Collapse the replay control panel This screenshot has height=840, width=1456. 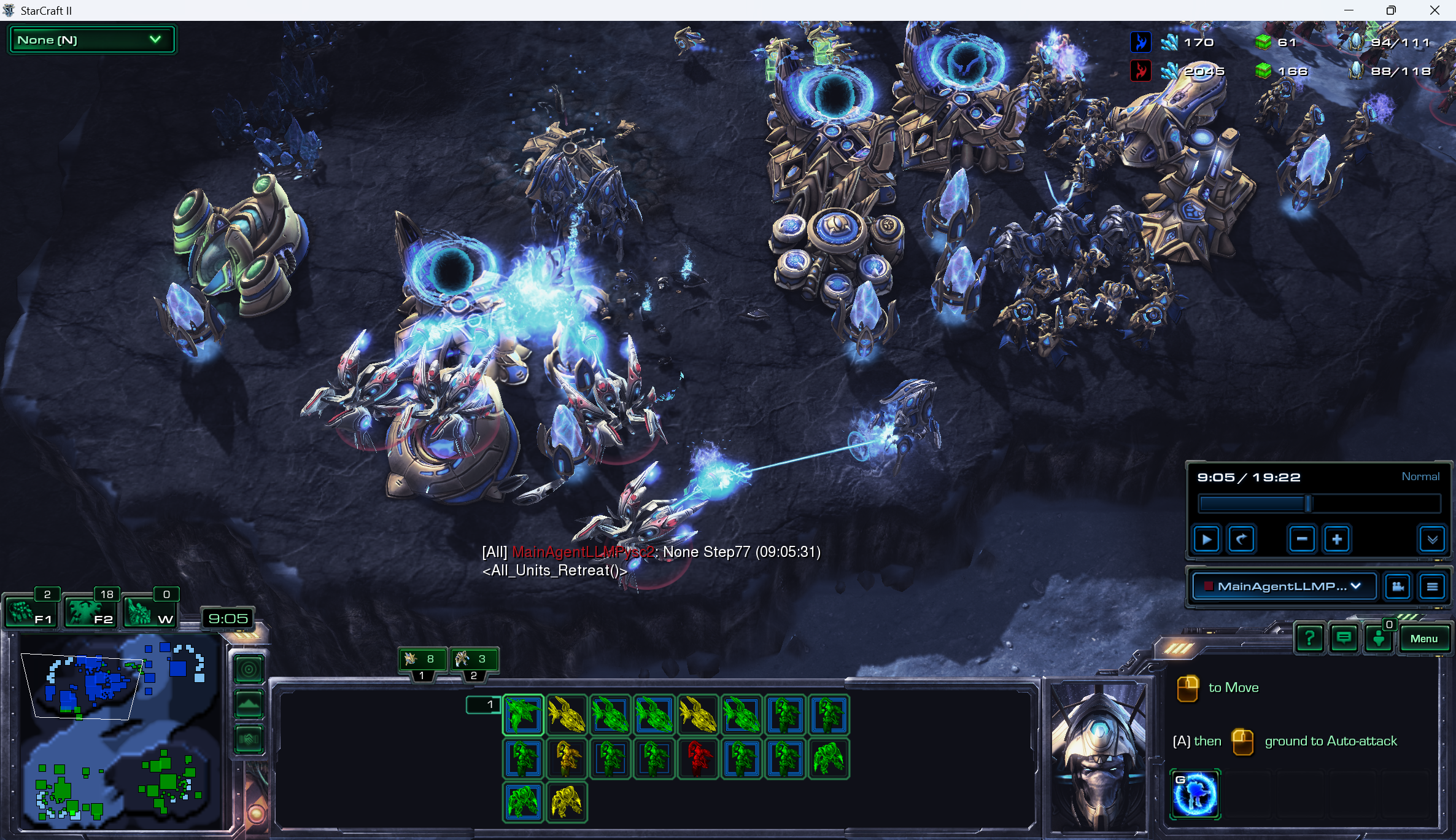pyautogui.click(x=1432, y=540)
